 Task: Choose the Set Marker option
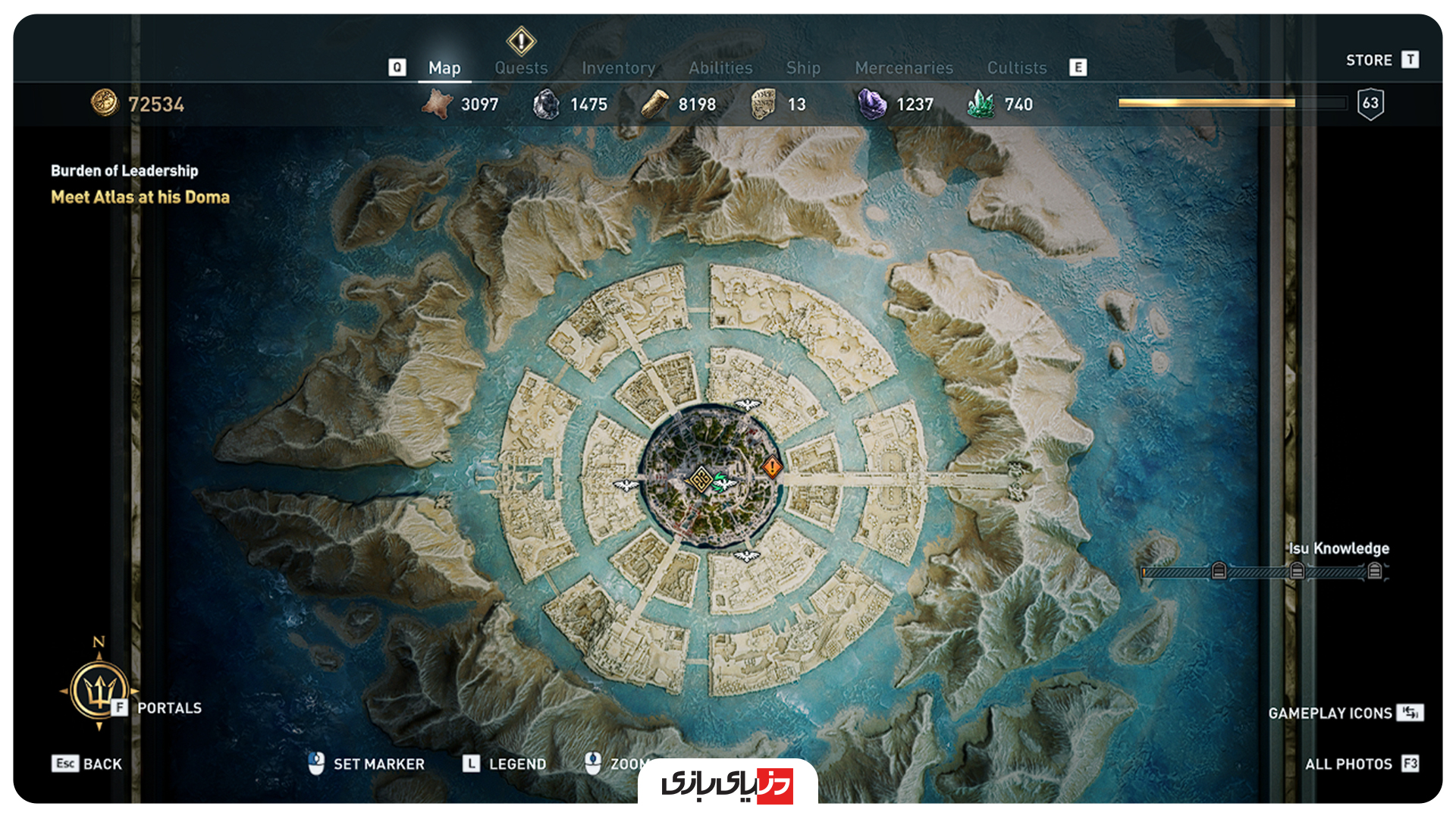click(x=367, y=764)
